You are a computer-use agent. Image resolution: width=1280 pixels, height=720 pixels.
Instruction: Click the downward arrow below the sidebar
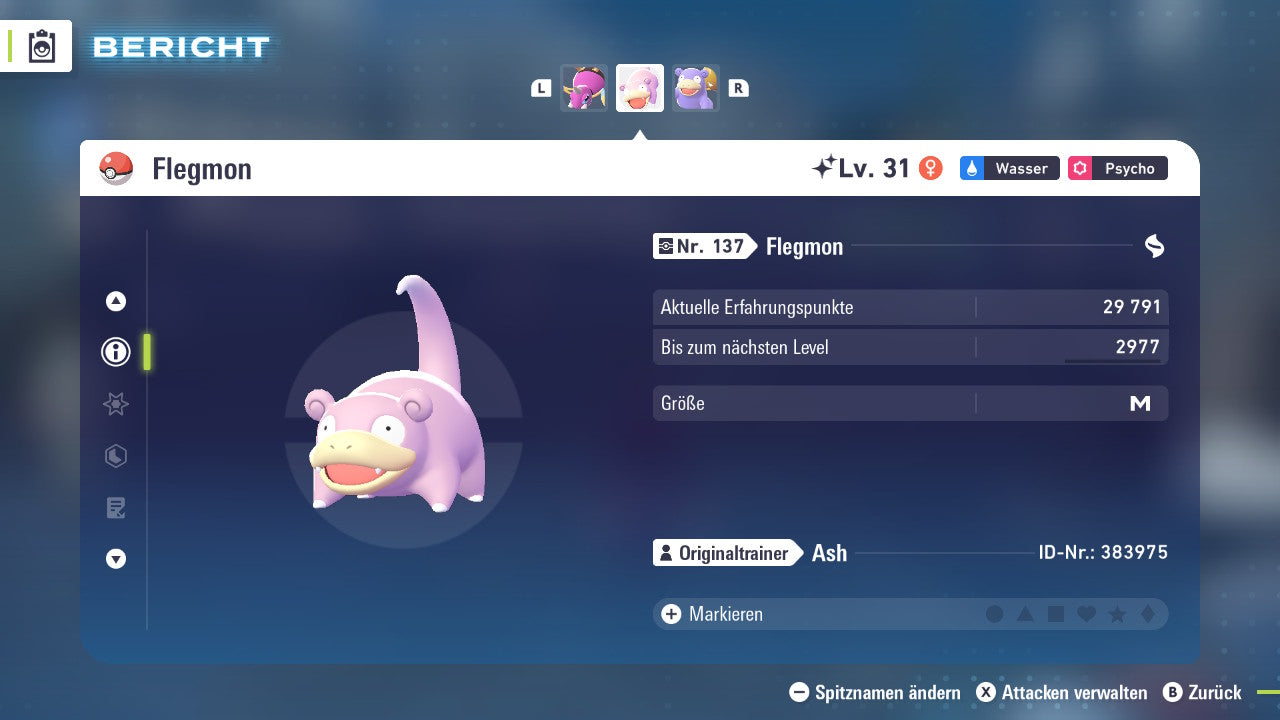tap(115, 560)
